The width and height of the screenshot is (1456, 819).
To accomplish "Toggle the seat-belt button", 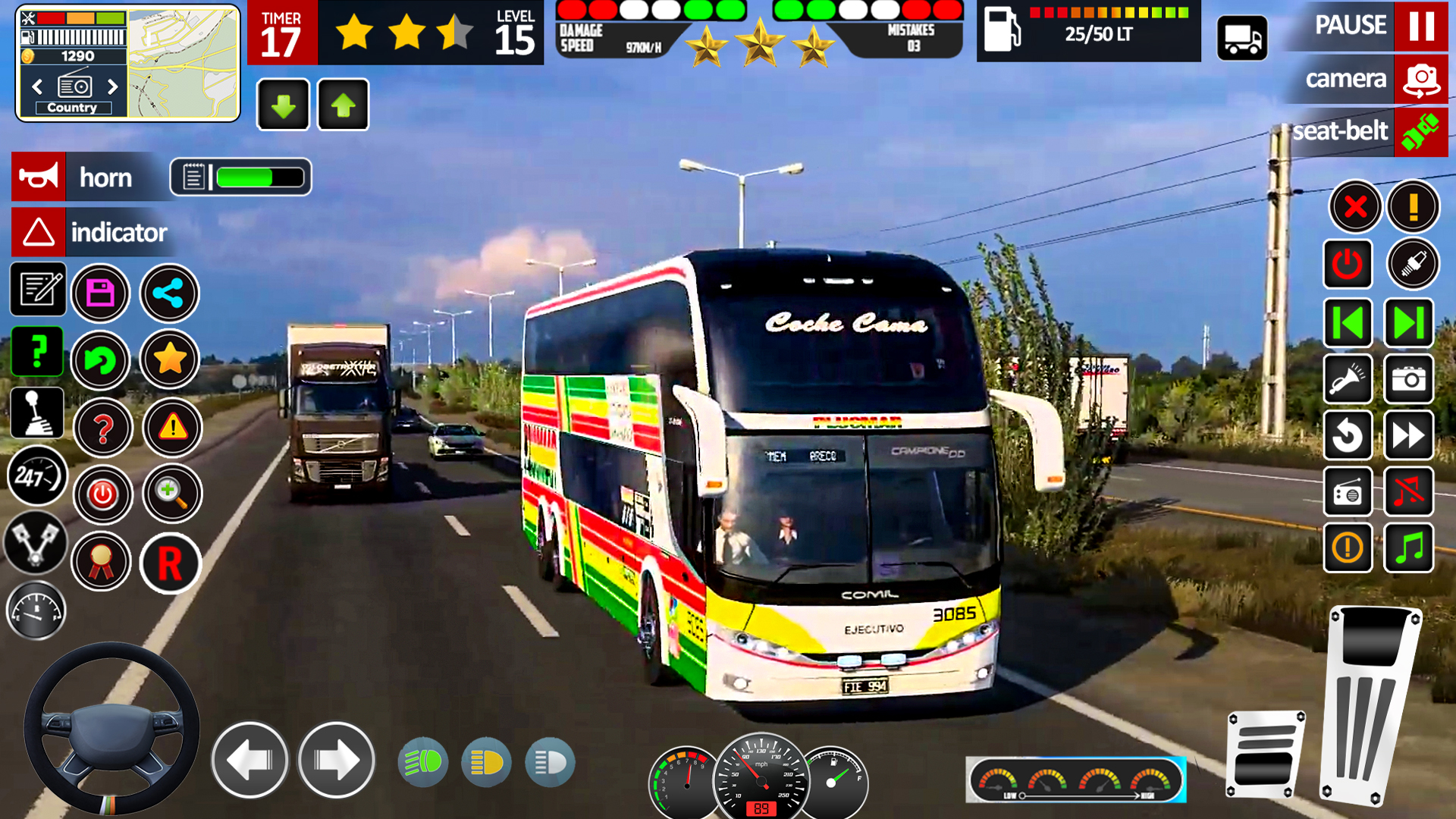I will [x=1420, y=132].
